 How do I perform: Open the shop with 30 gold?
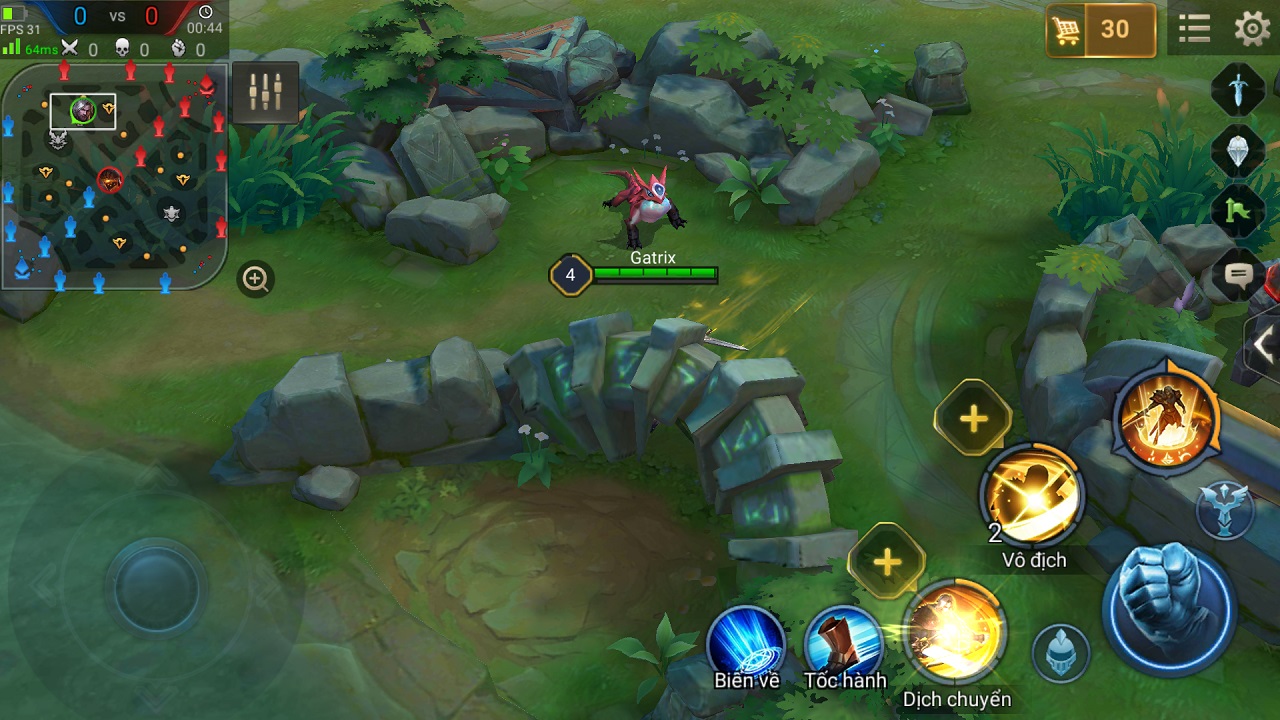coord(1100,30)
